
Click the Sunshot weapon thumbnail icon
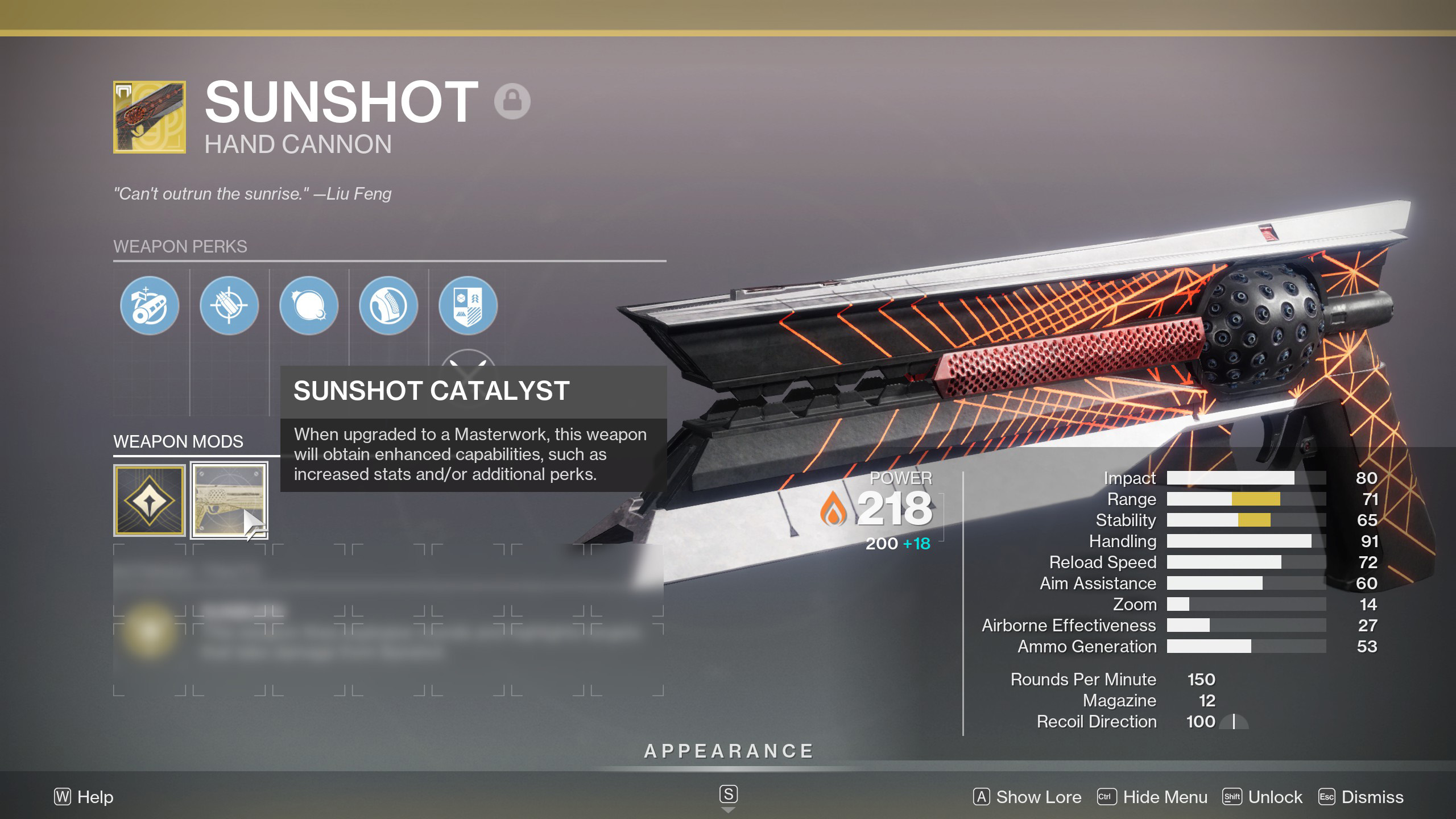pos(150,117)
